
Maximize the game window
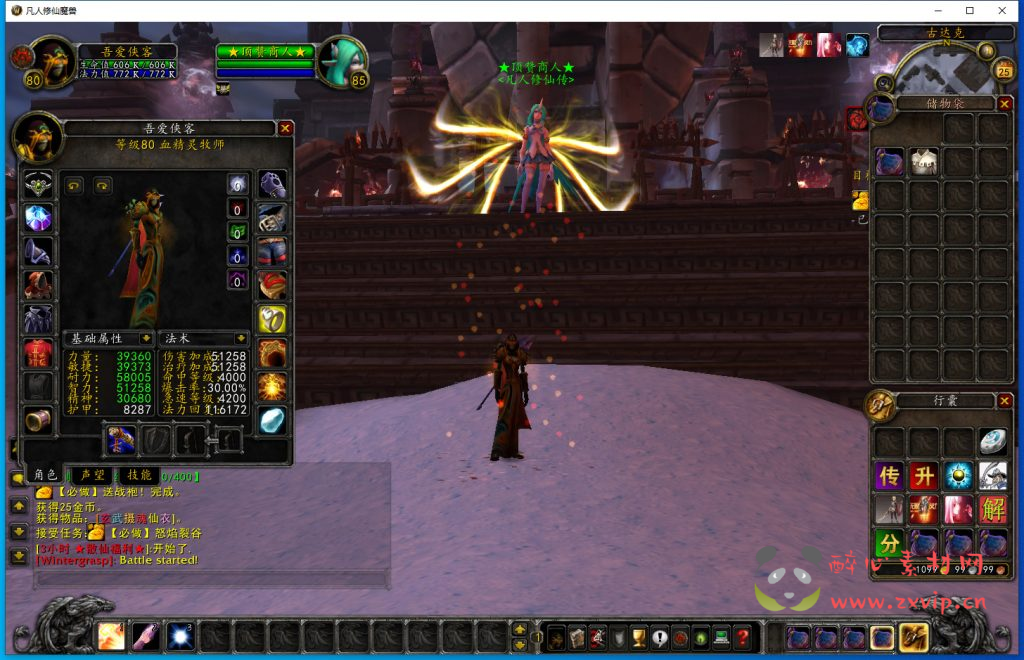(969, 10)
